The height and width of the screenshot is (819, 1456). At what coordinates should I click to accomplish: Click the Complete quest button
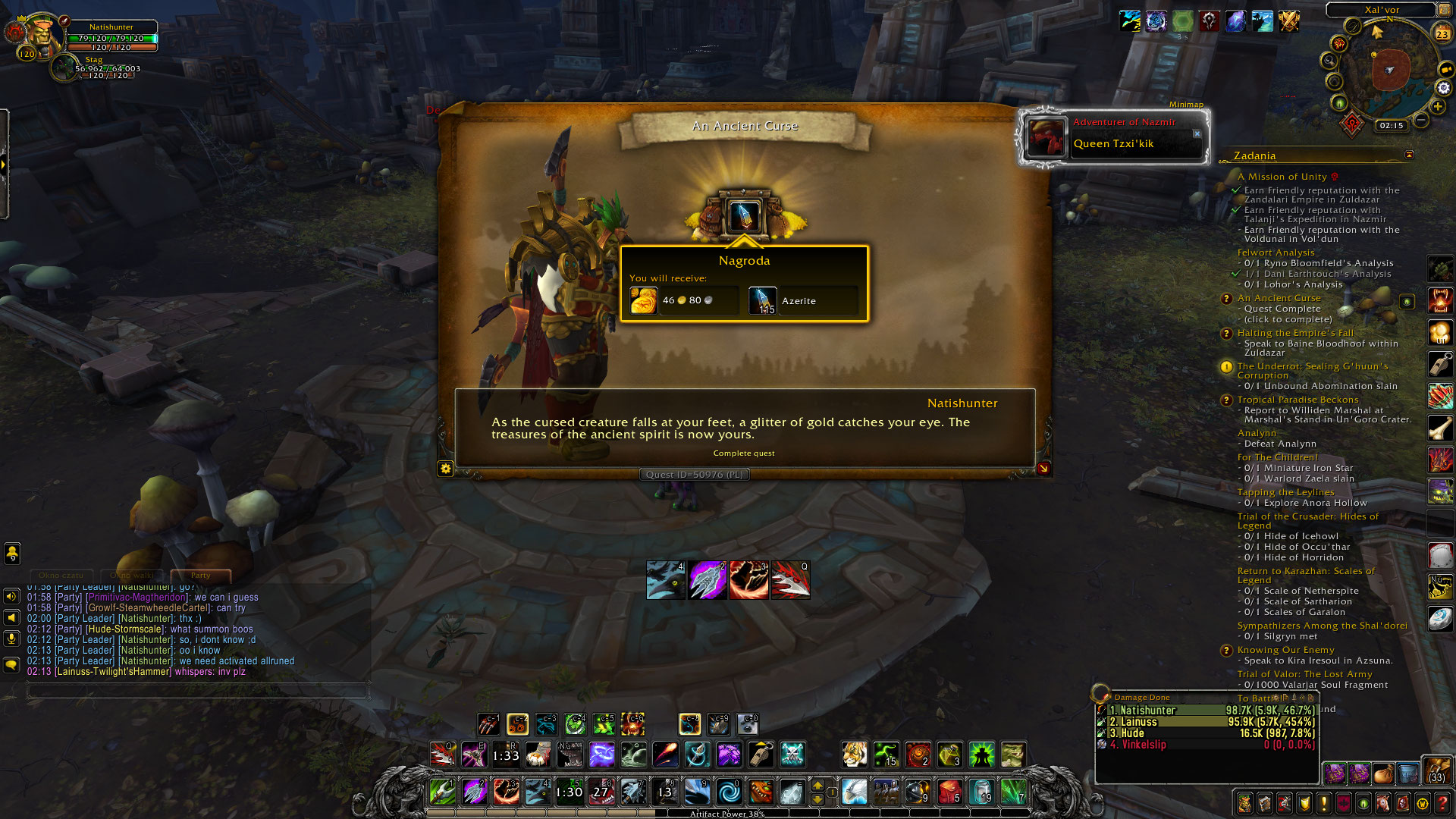(743, 453)
